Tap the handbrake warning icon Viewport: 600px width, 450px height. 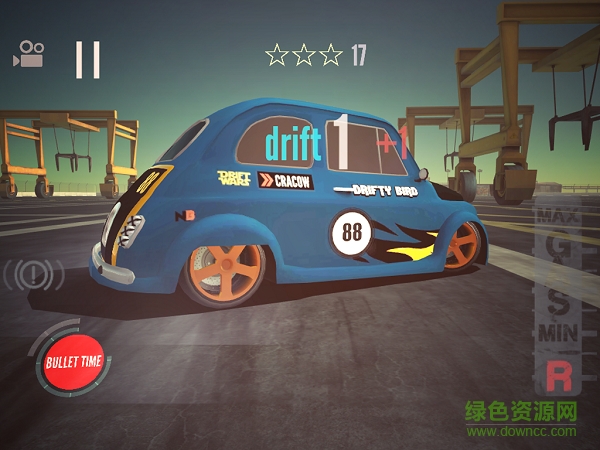coord(33,275)
